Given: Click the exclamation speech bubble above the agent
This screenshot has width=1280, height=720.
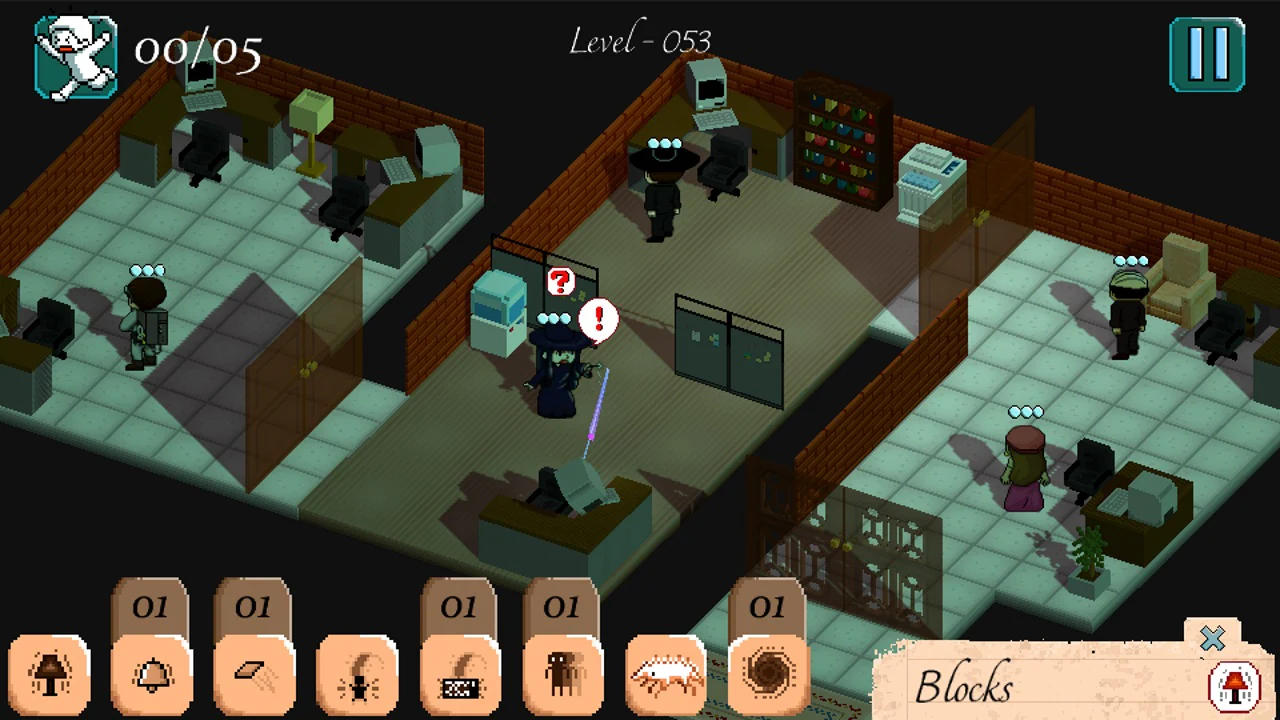Looking at the screenshot, I should click(598, 320).
